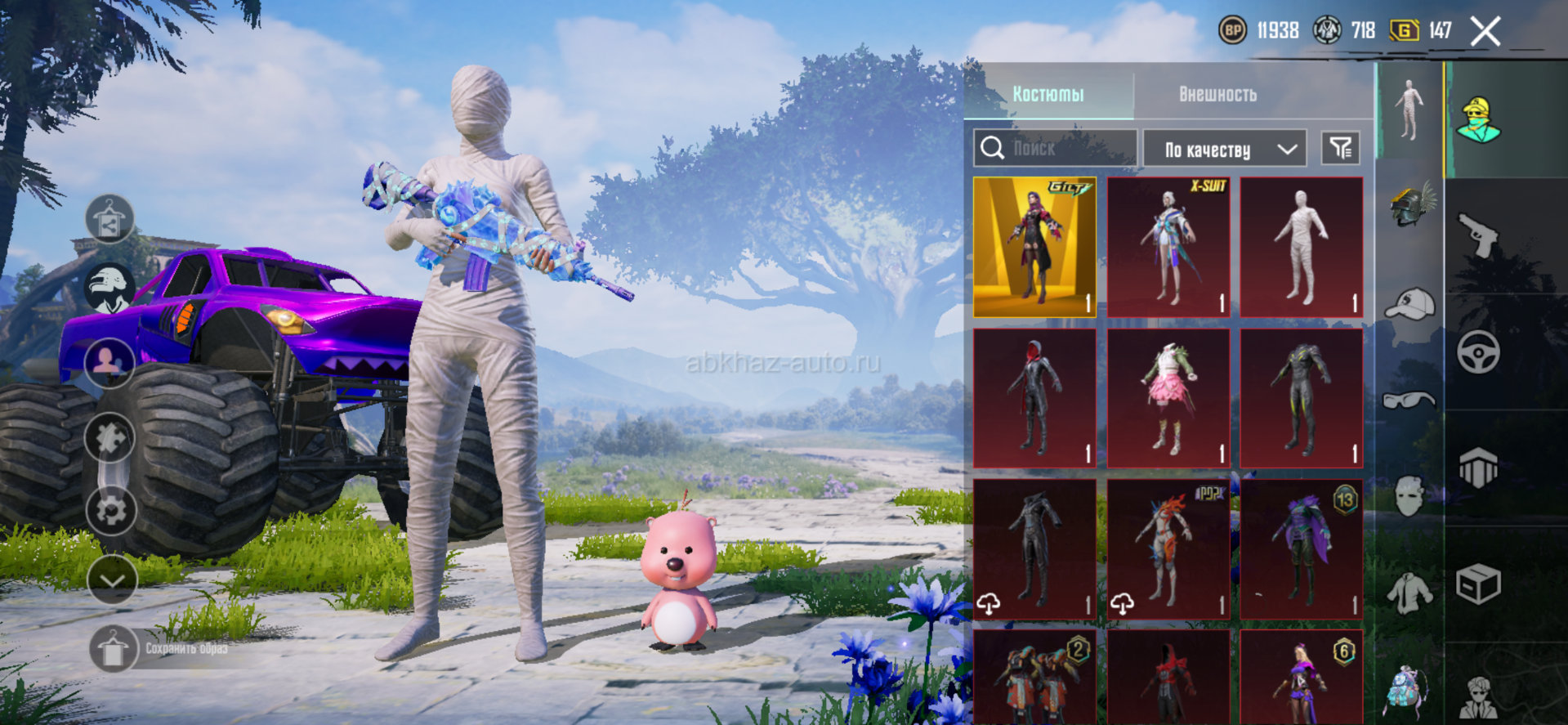Open the filter options button

1340,148
